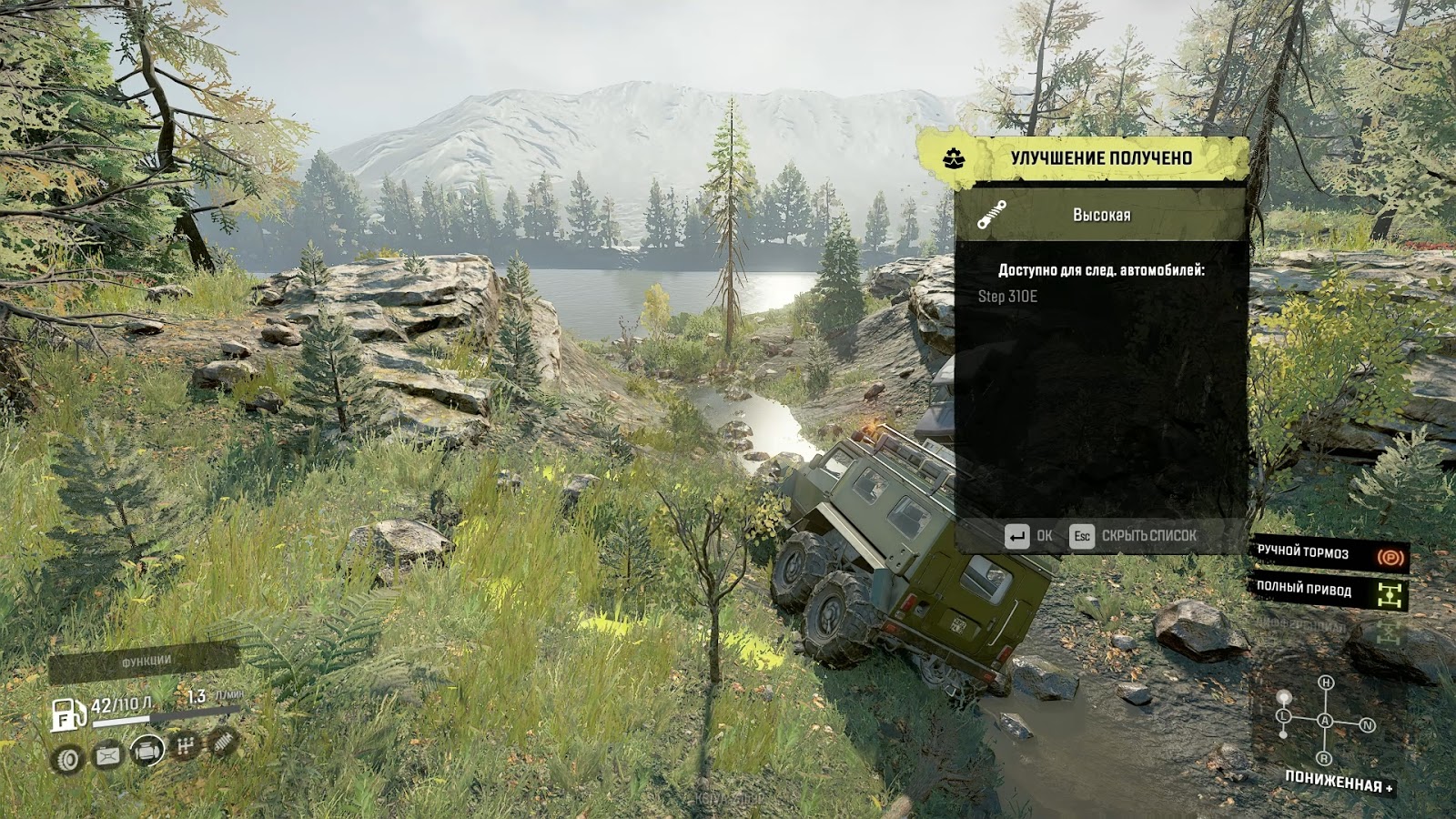
Task: Shift to the A automatic gear
Action: [1325, 721]
